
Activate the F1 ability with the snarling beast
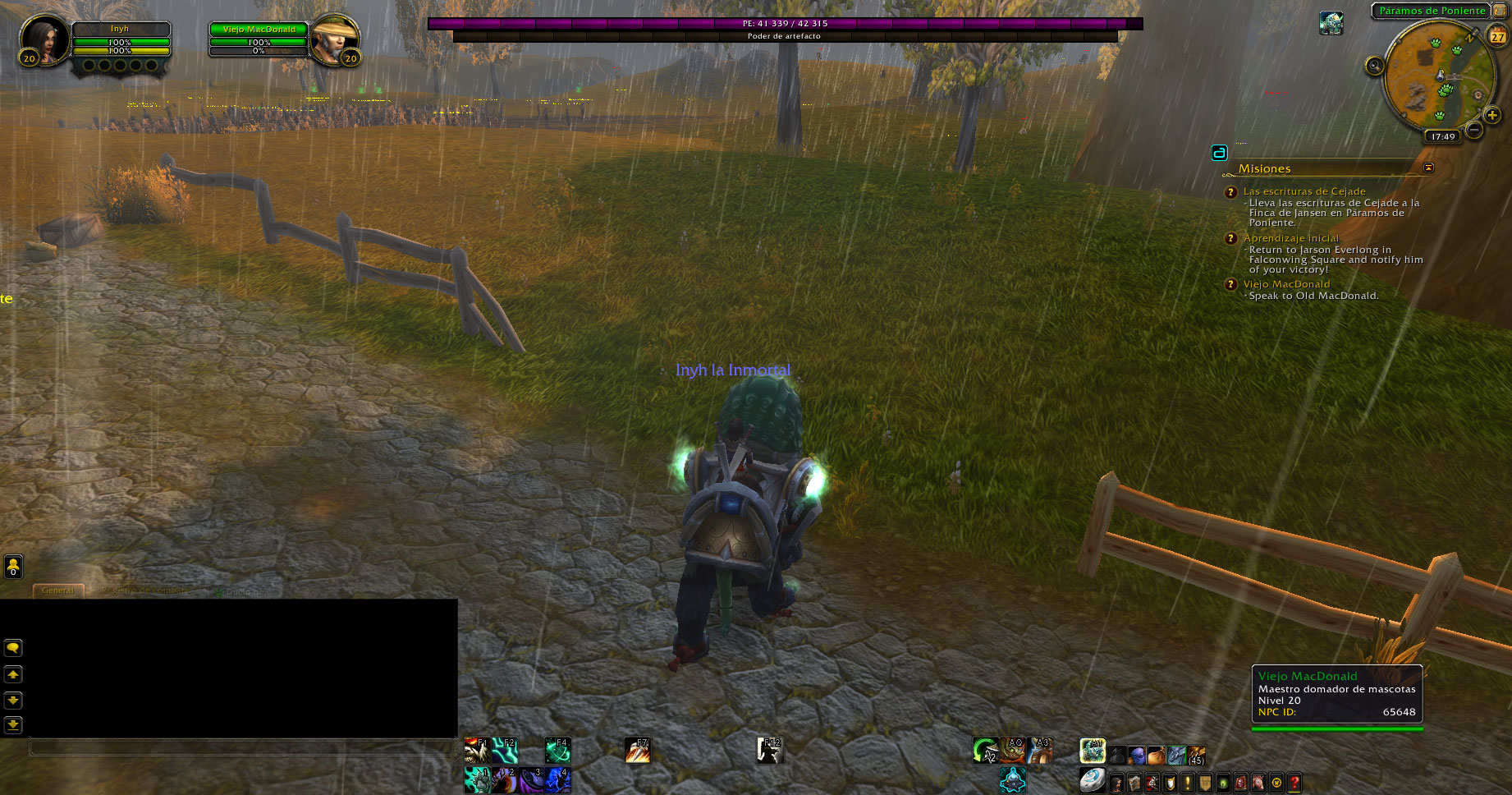tap(476, 750)
